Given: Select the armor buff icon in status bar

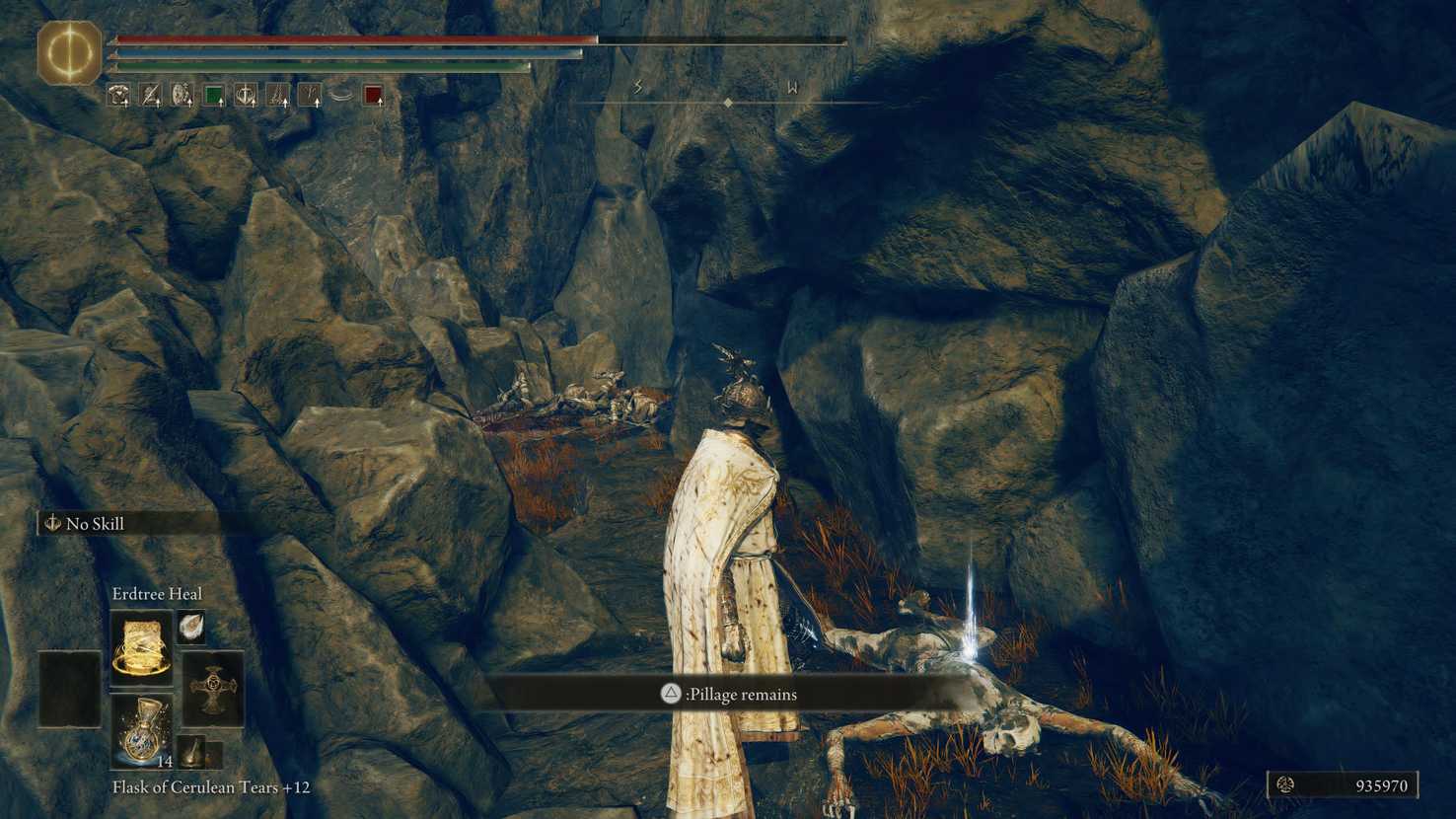Looking at the screenshot, I should coord(118,93).
